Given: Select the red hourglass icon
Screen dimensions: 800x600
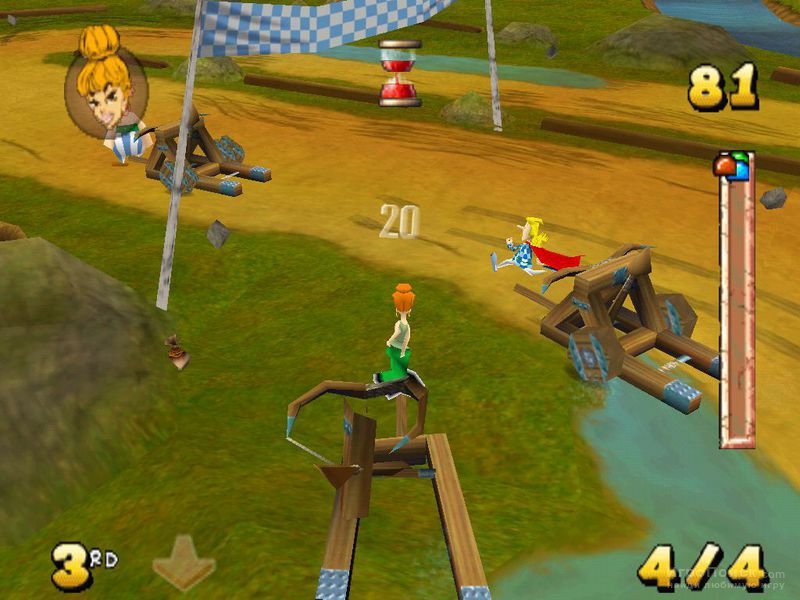Looking at the screenshot, I should click(x=399, y=72).
